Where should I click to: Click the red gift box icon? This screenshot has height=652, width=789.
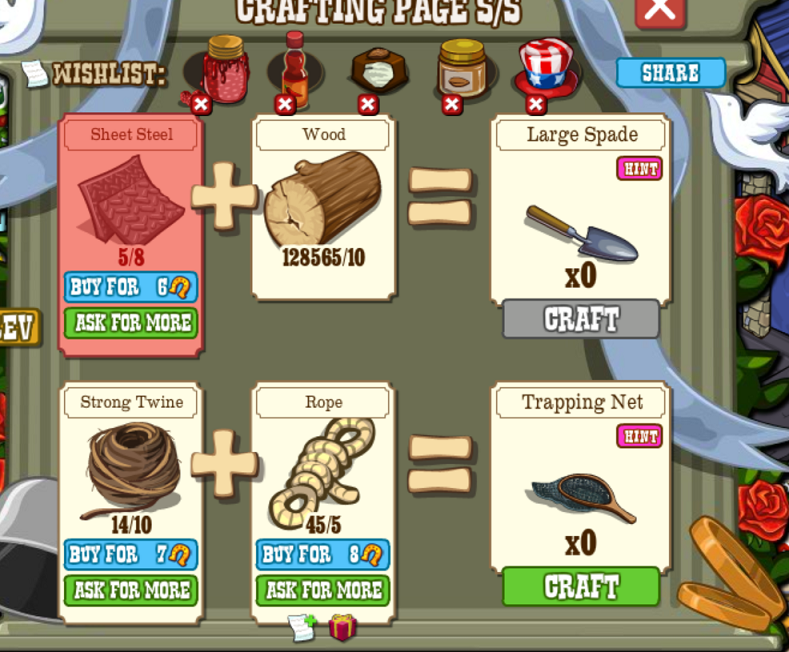click(x=343, y=627)
